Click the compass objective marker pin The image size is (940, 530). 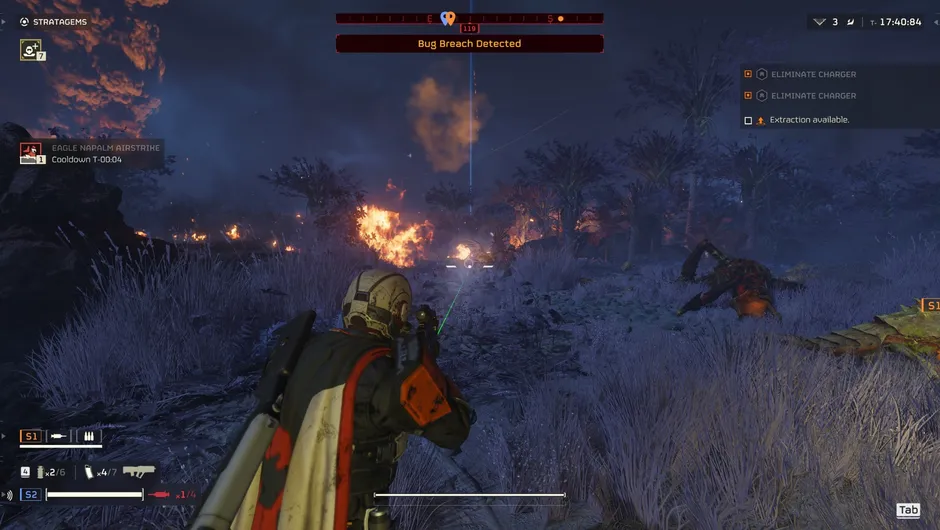tap(448, 18)
